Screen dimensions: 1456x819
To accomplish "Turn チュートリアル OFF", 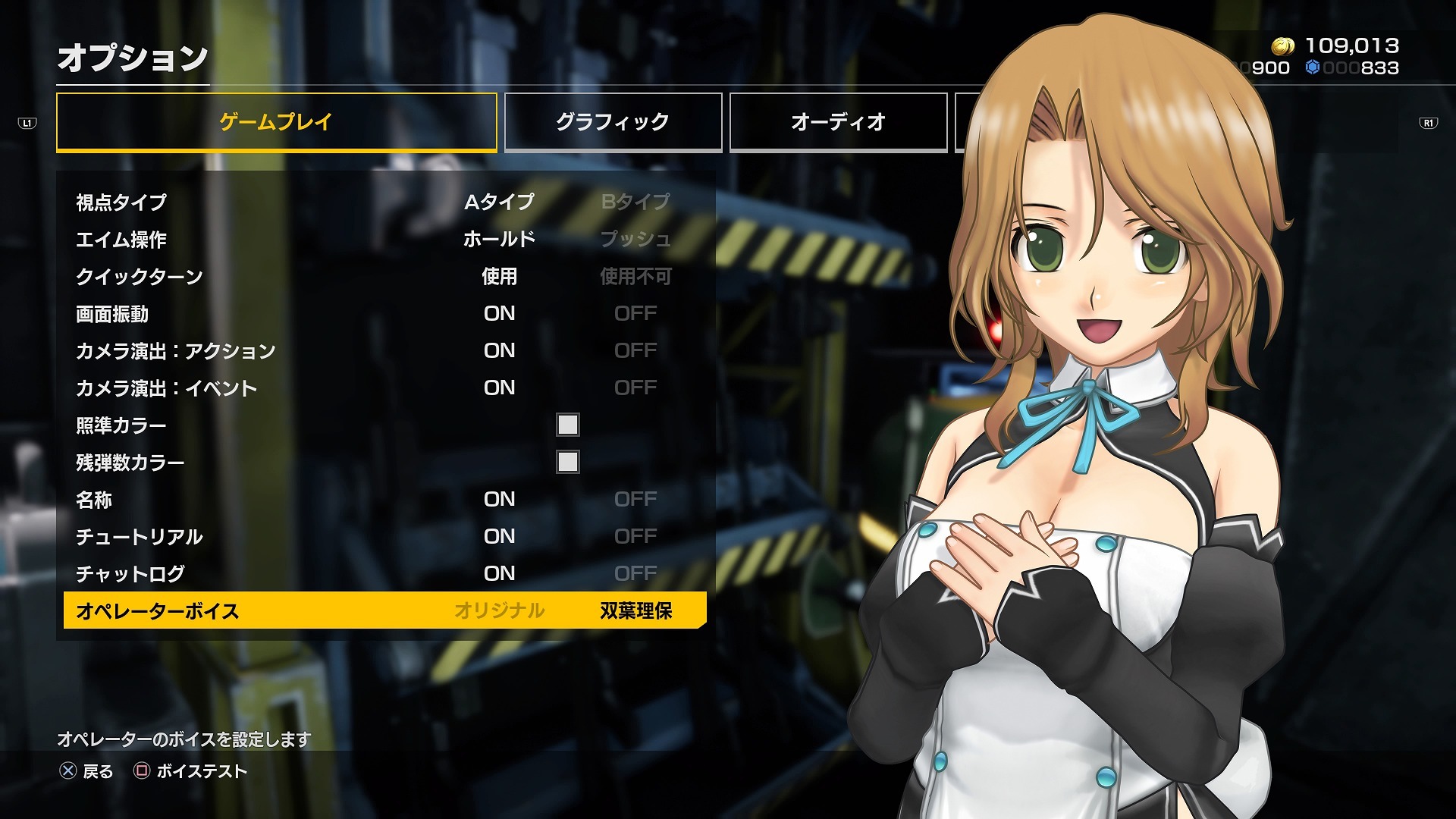I will pos(635,536).
